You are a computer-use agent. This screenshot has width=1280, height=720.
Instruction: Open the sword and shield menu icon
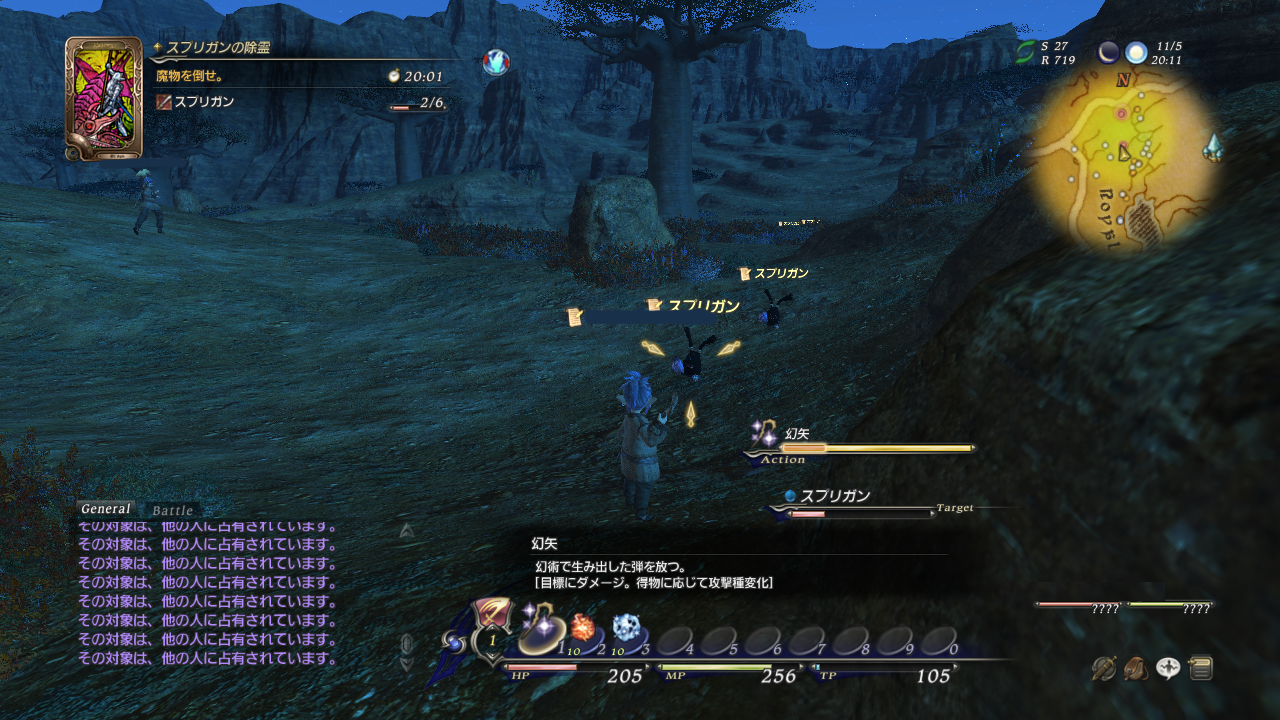[1104, 668]
